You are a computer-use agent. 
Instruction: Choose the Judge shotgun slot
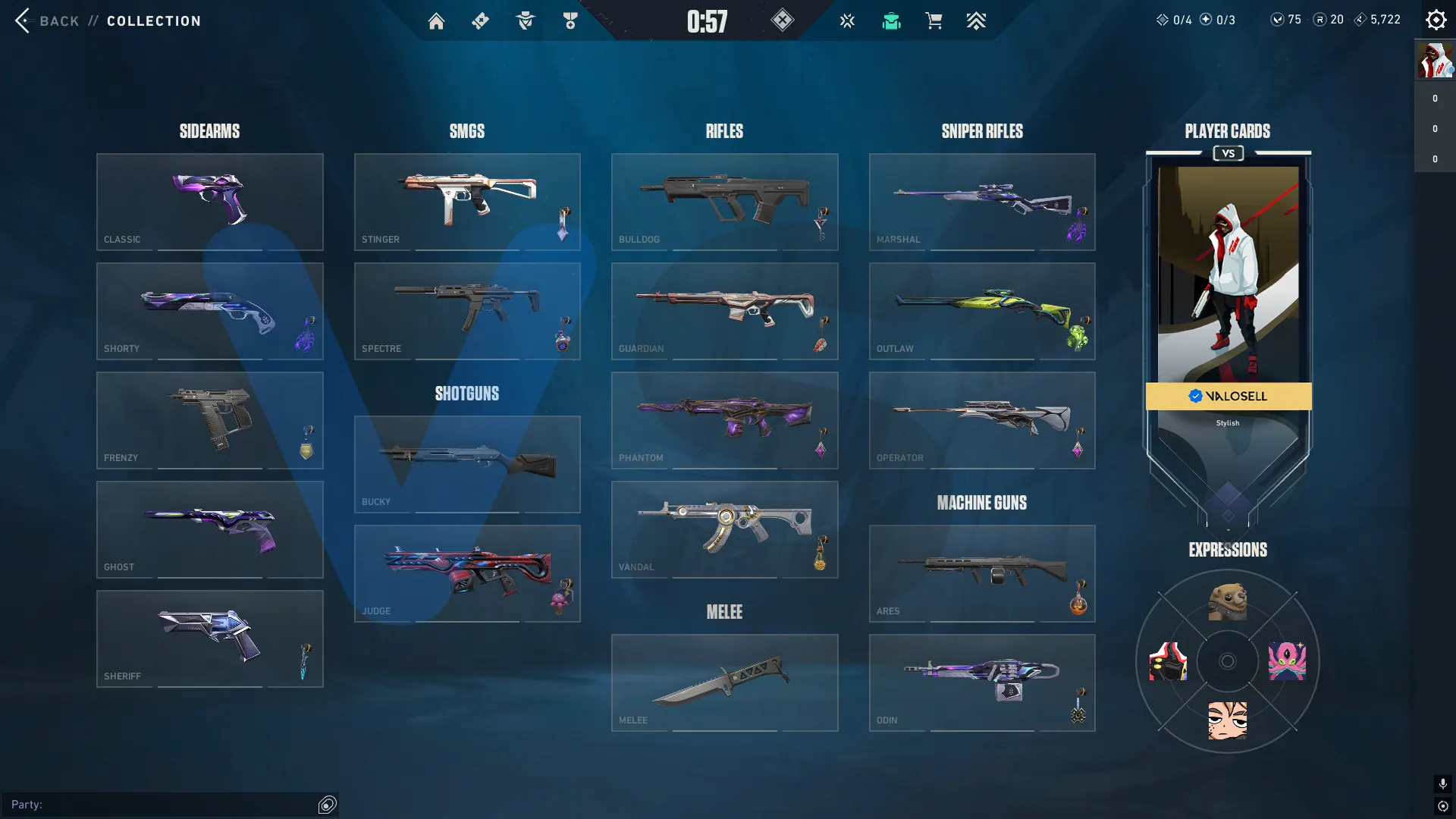[x=467, y=573]
